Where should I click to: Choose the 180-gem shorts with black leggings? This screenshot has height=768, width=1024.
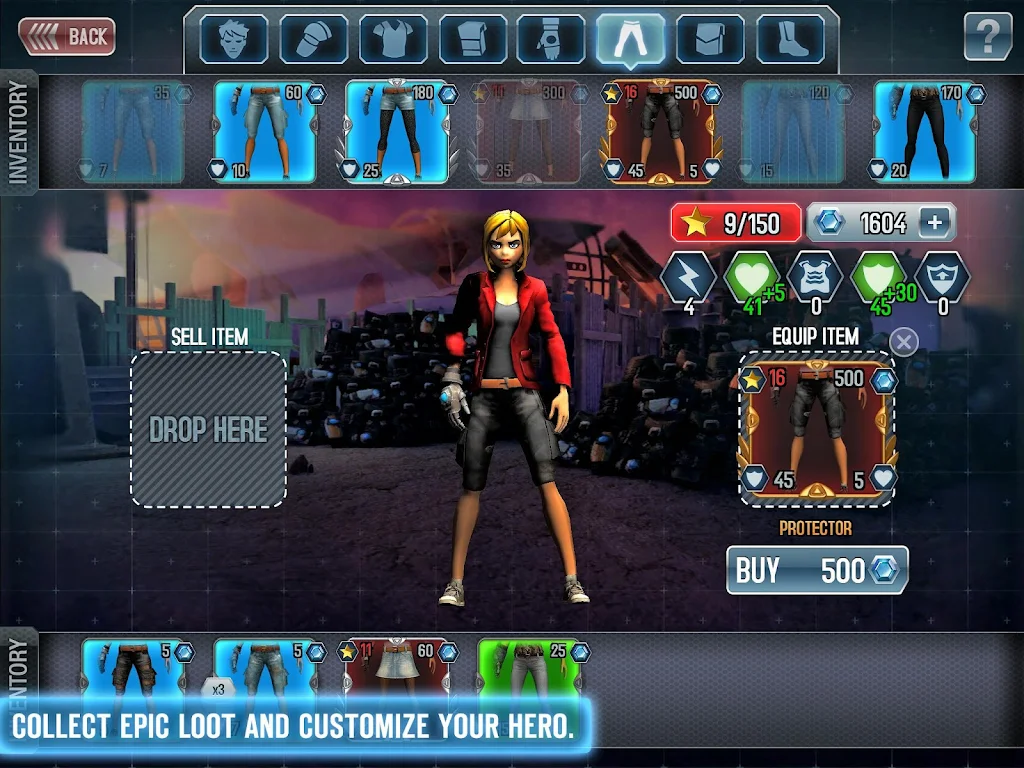[396, 131]
